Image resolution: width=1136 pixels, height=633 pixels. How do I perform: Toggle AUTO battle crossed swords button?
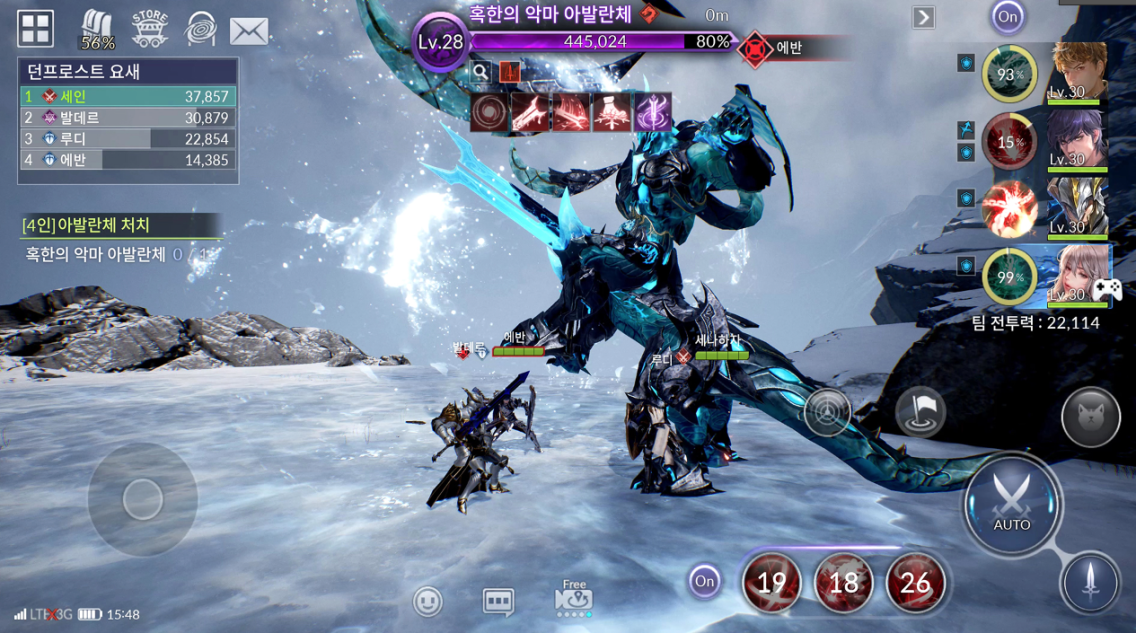1011,502
